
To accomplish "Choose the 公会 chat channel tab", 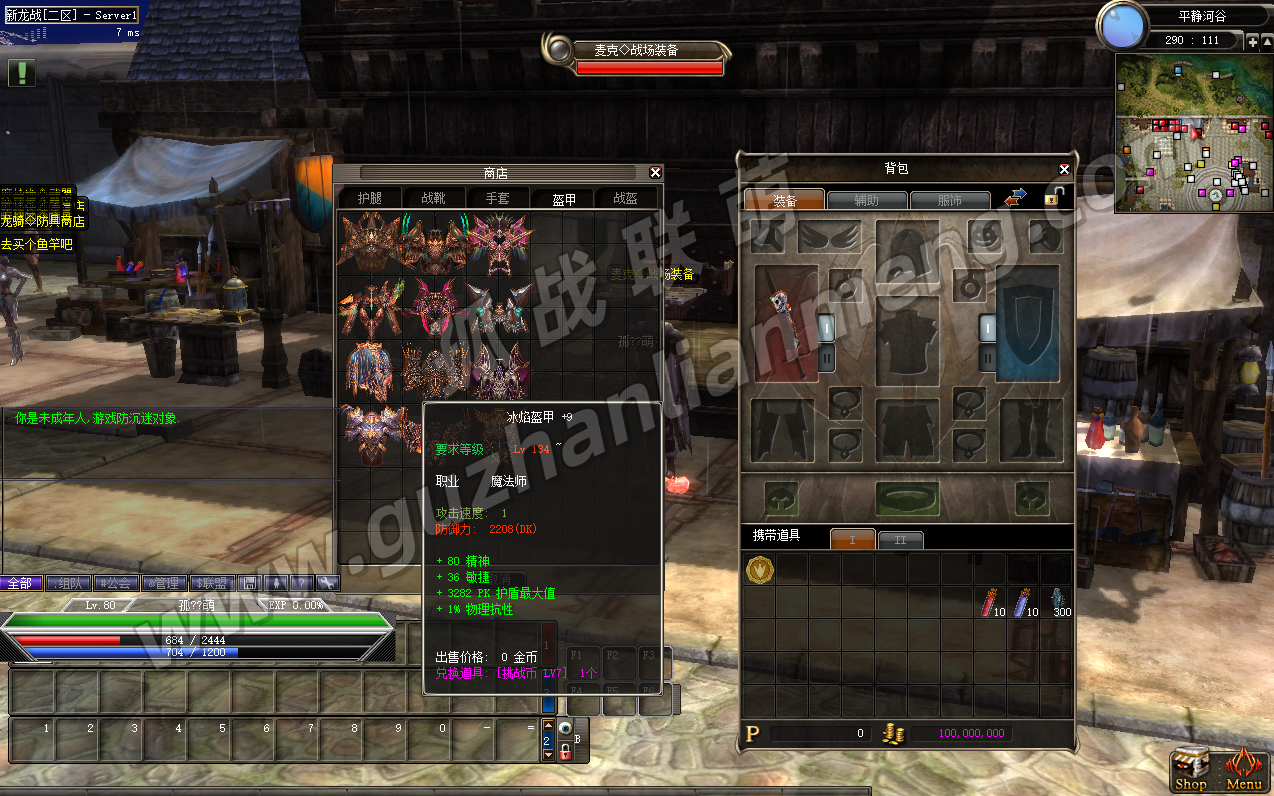I will (115, 583).
